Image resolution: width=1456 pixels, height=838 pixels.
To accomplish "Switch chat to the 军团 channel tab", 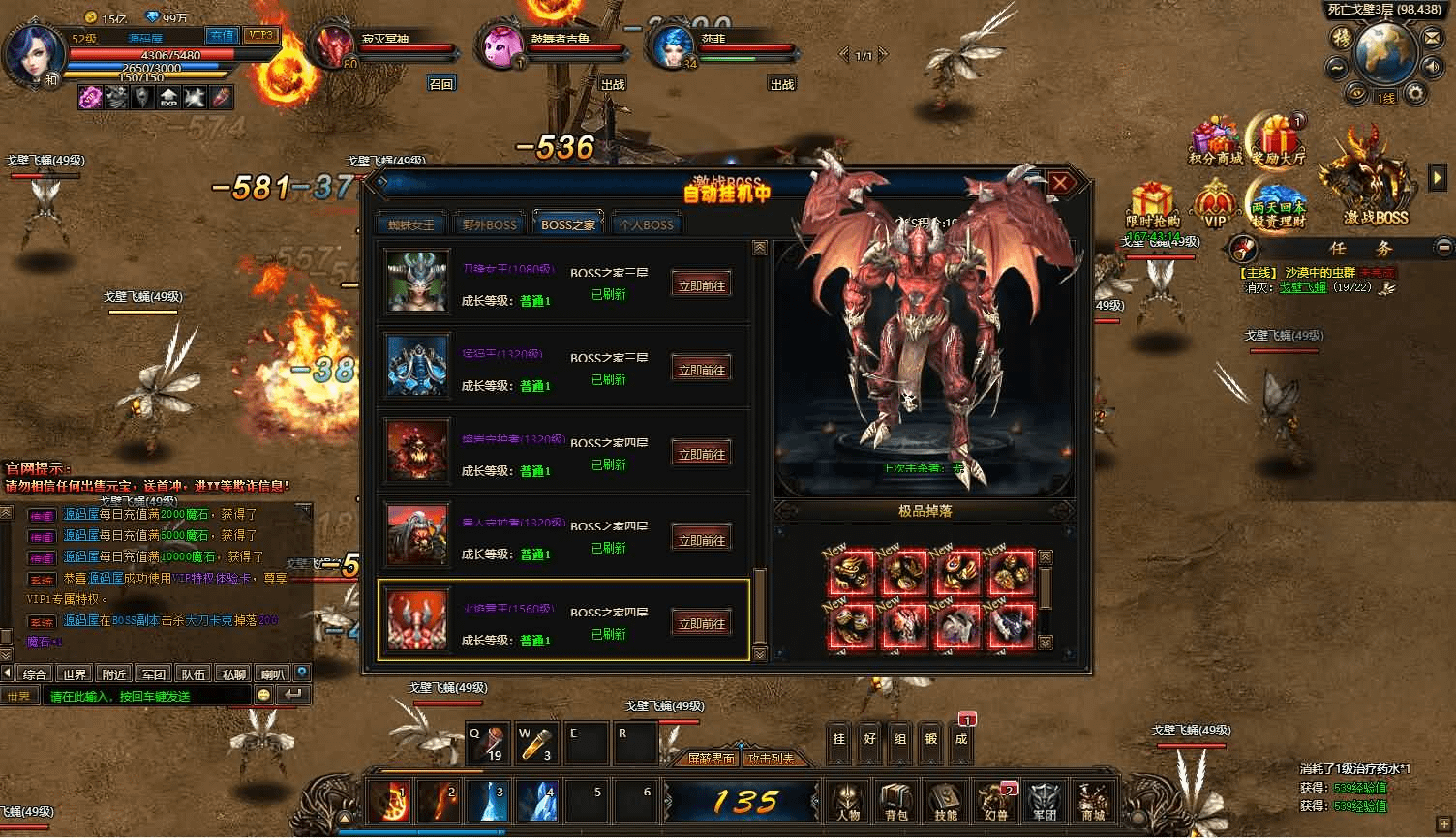I will [154, 673].
